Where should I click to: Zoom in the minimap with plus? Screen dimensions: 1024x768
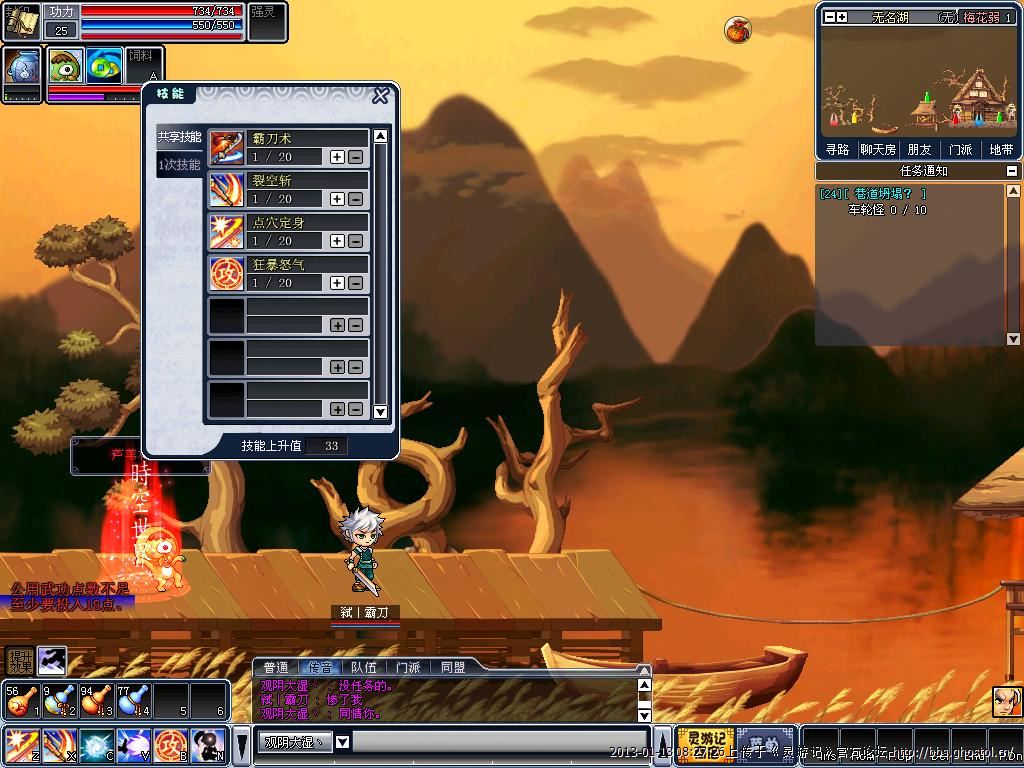click(842, 17)
